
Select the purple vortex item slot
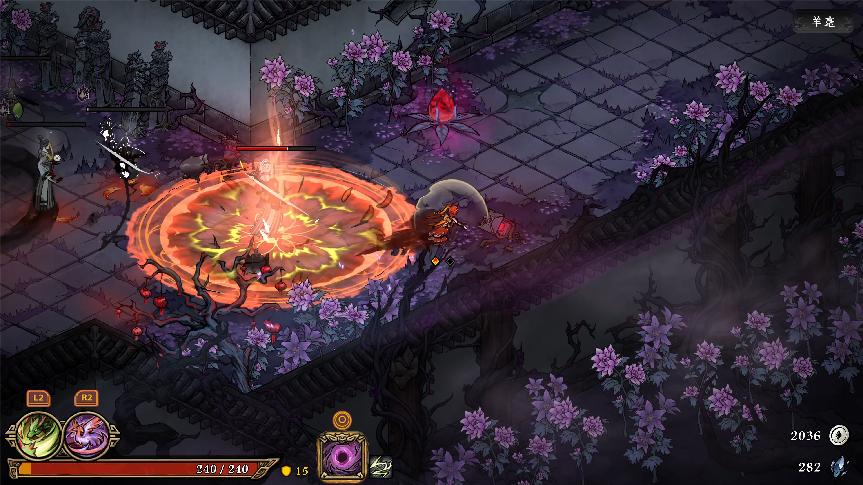(342, 457)
